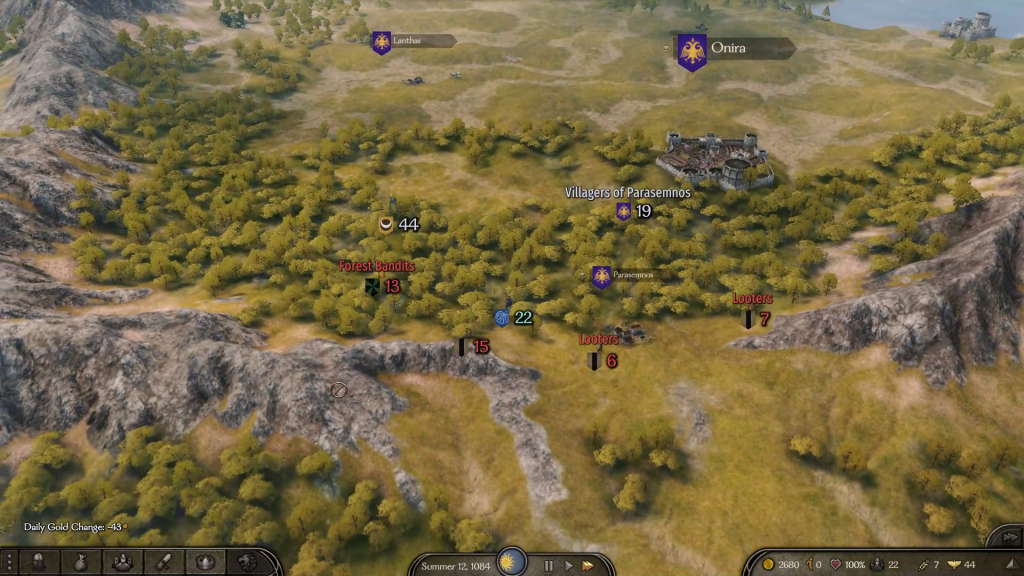Screen dimensions: 1024x576
Task: Open the party screen troops icon
Action: click(x=122, y=563)
